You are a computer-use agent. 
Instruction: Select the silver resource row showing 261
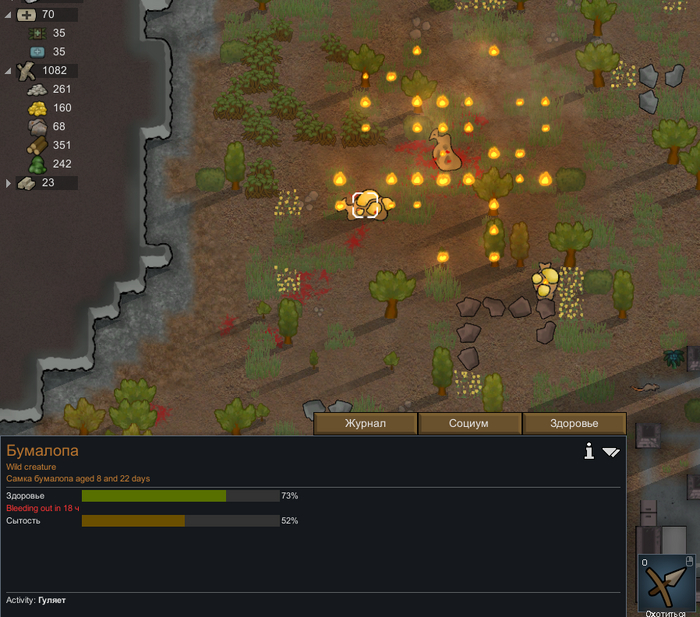pyautogui.click(x=50, y=89)
